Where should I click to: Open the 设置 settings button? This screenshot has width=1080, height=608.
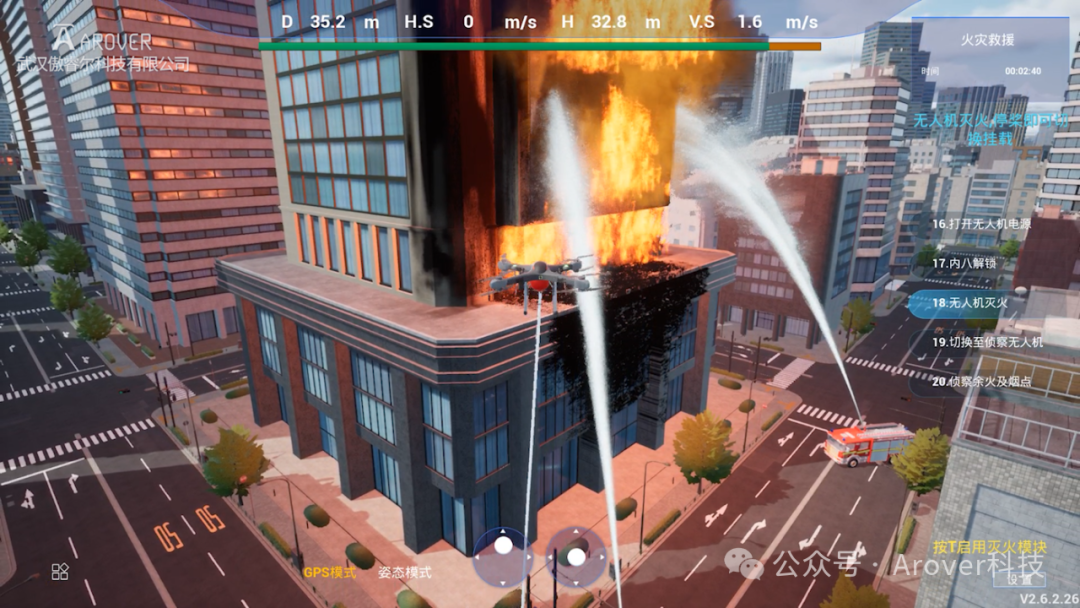[1021, 578]
